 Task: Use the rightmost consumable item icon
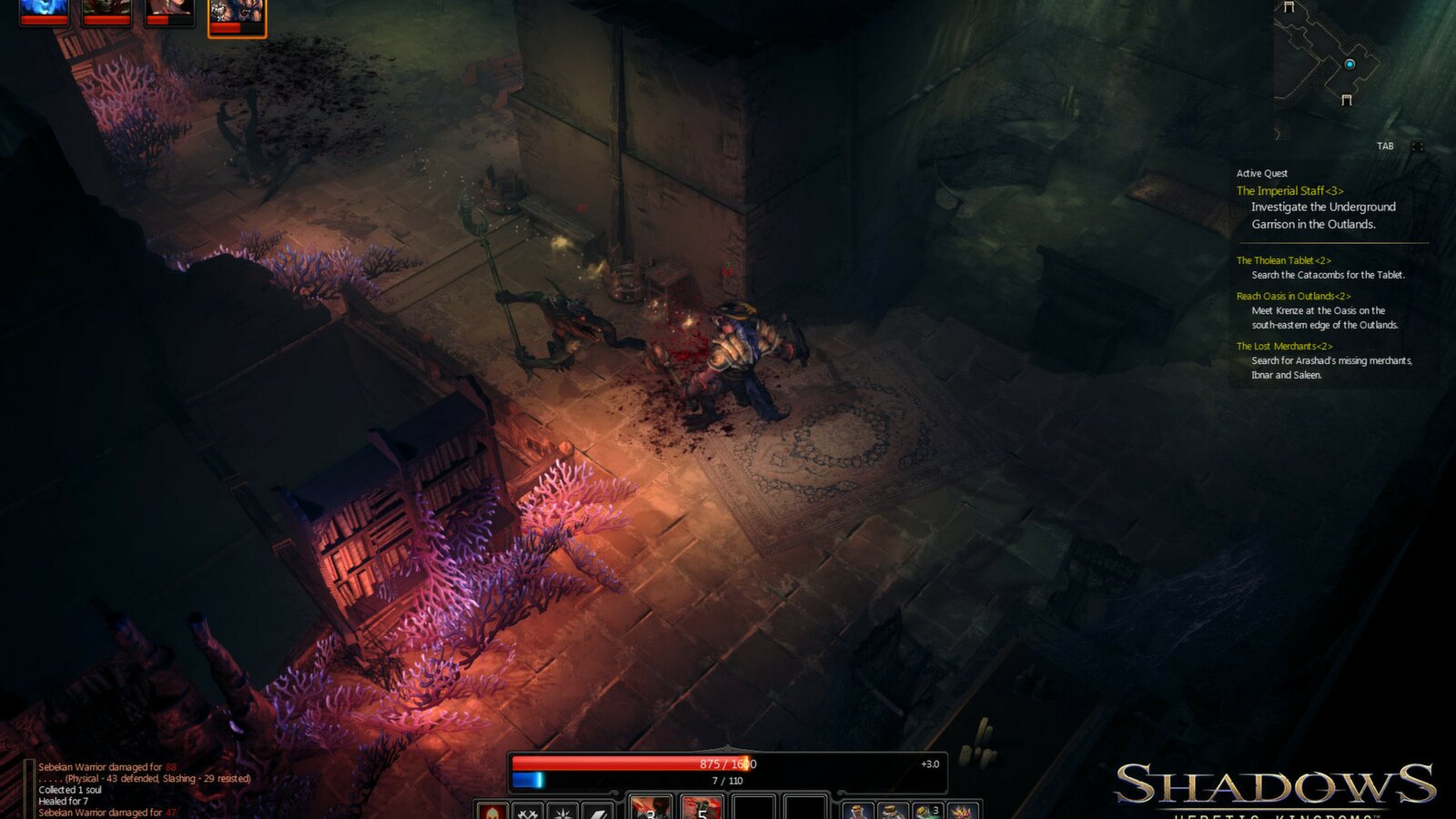tap(961, 811)
